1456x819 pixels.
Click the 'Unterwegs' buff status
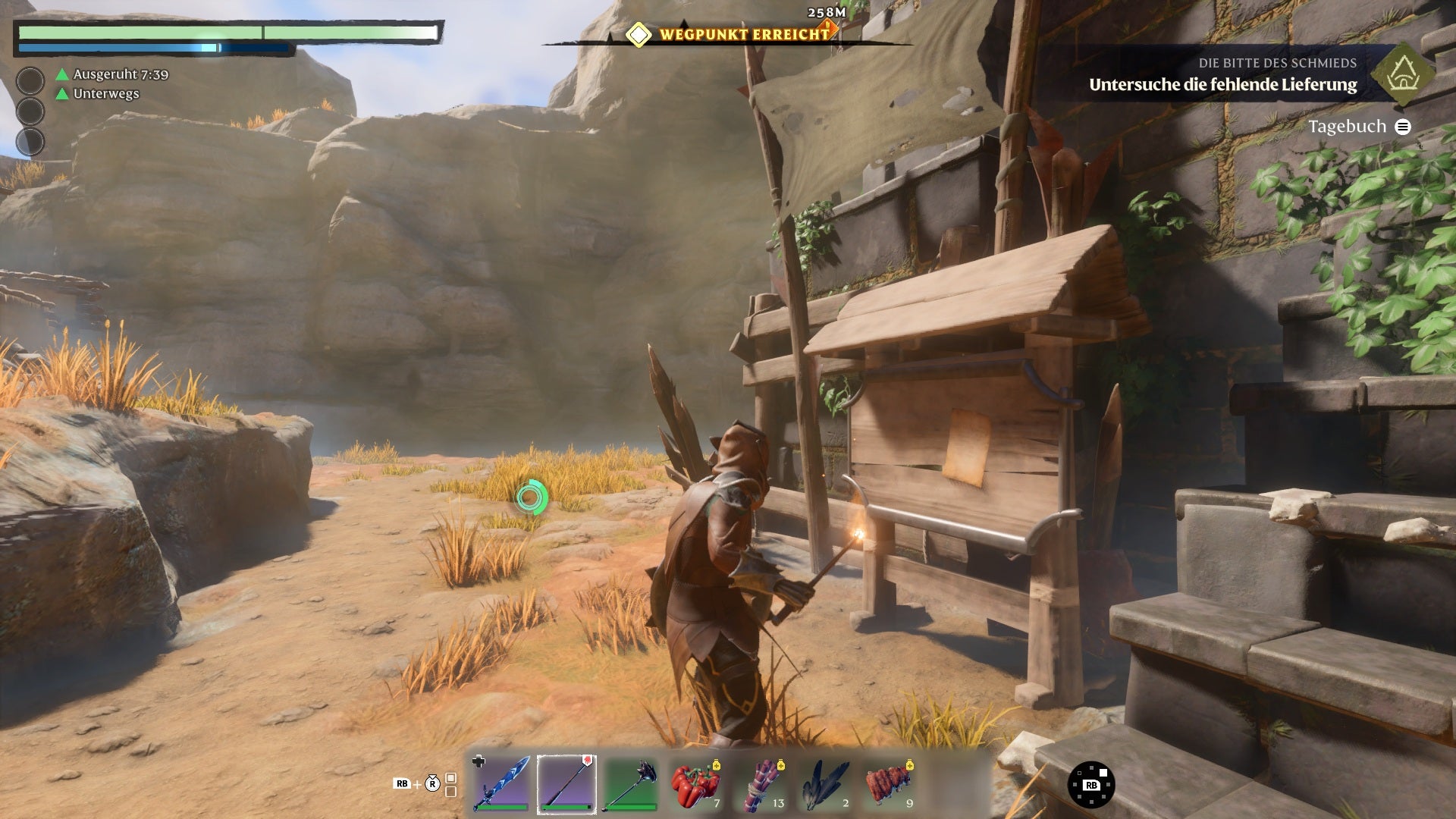click(x=105, y=94)
